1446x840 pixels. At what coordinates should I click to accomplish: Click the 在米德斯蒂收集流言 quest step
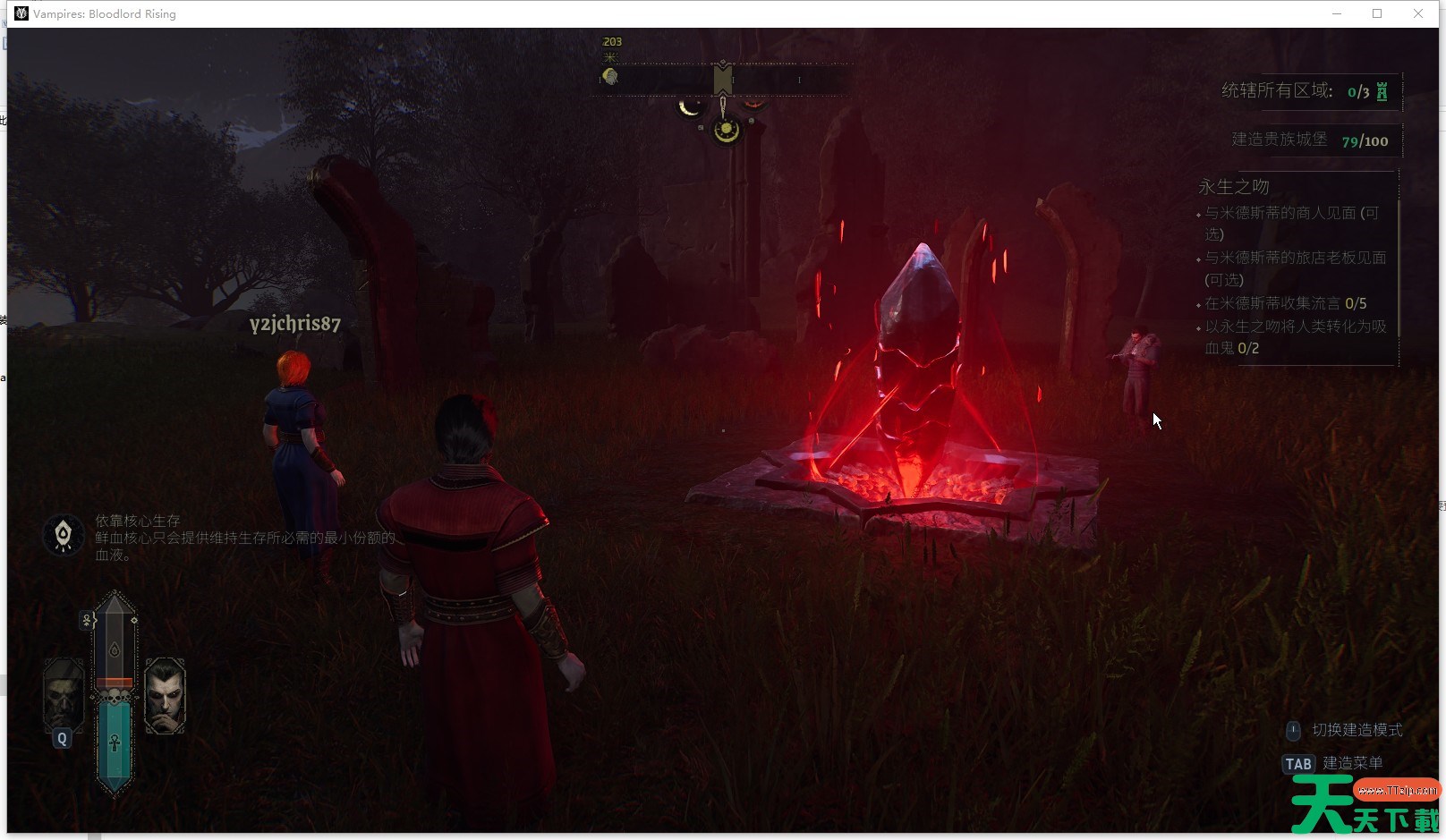coord(1285,303)
